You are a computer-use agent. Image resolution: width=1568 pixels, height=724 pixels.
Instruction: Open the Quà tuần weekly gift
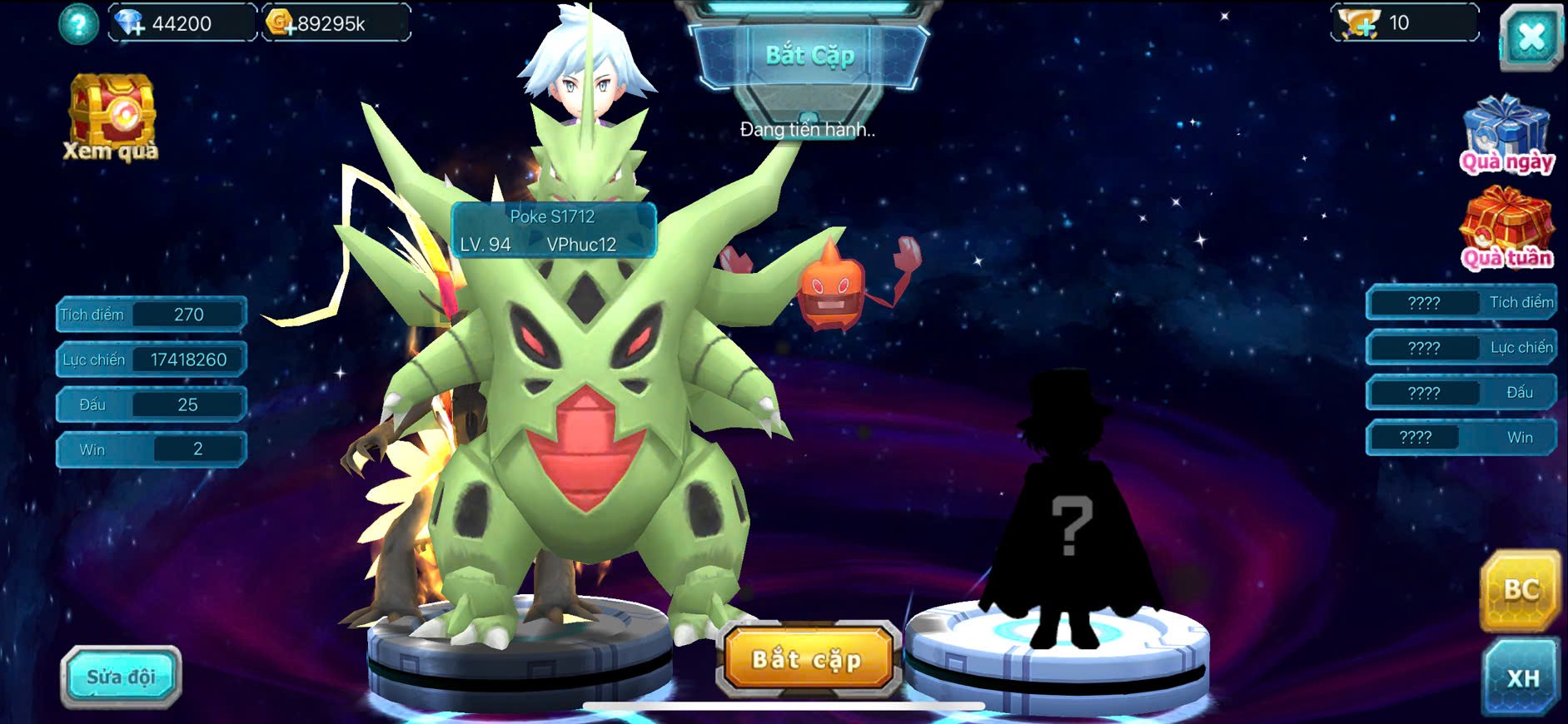(1506, 229)
